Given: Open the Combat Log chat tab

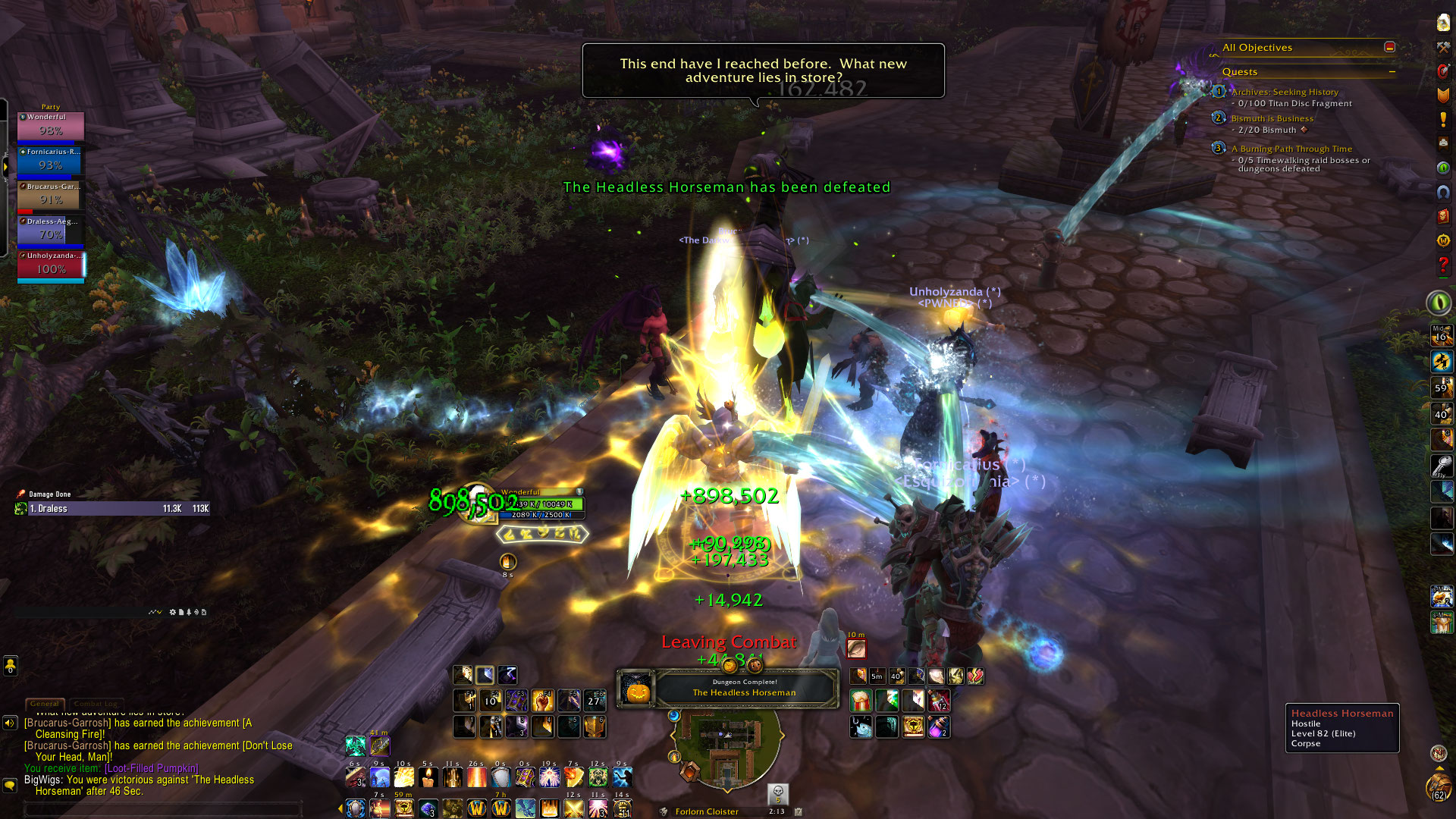Looking at the screenshot, I should point(96,704).
